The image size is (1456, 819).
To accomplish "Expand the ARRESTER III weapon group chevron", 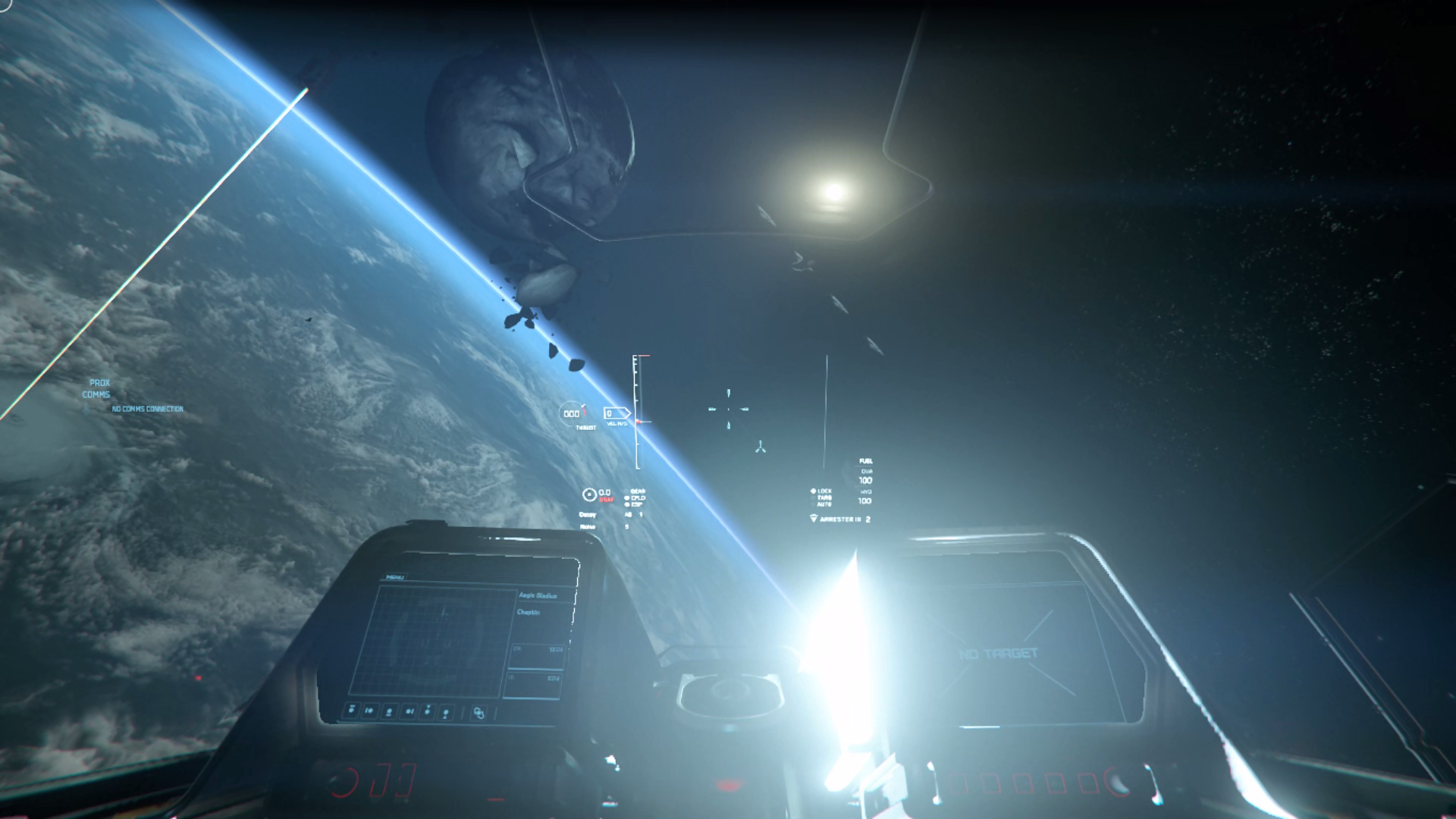I will click(x=814, y=517).
